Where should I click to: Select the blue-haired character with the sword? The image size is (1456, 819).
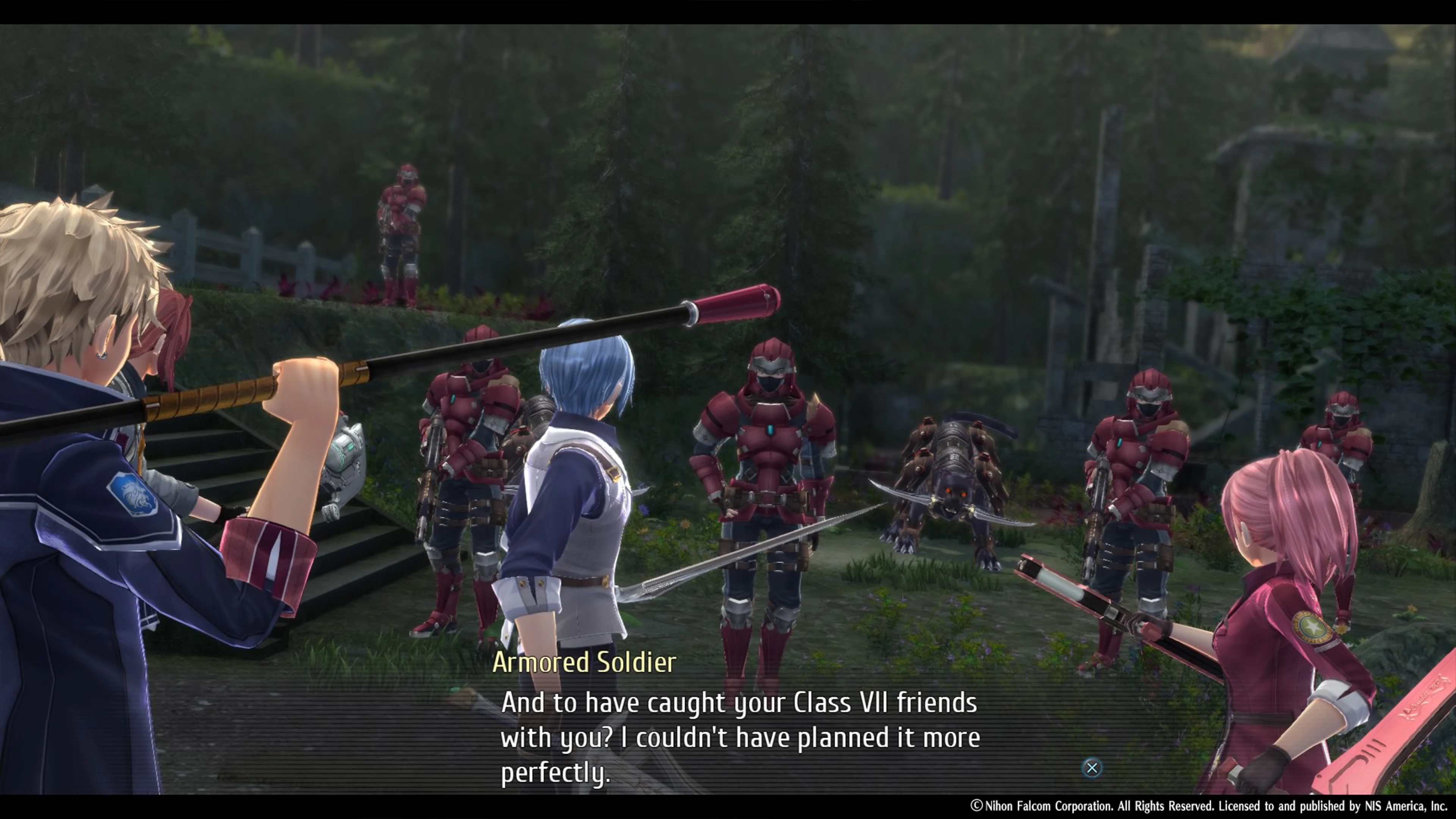coord(582,480)
